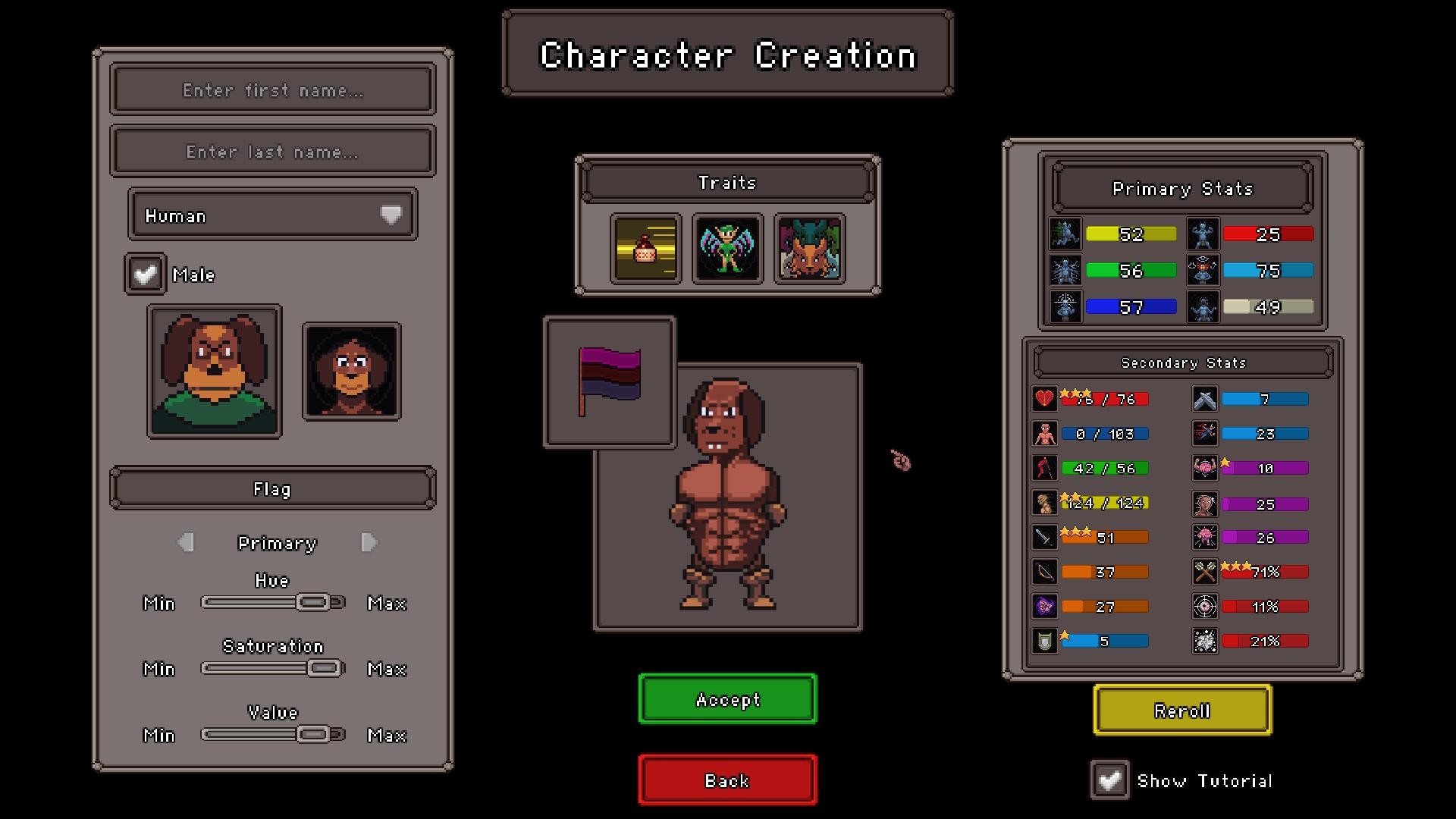This screenshot has width=1456, height=819.
Task: Click the left arrow beside Primary flag label
Action: (x=184, y=542)
